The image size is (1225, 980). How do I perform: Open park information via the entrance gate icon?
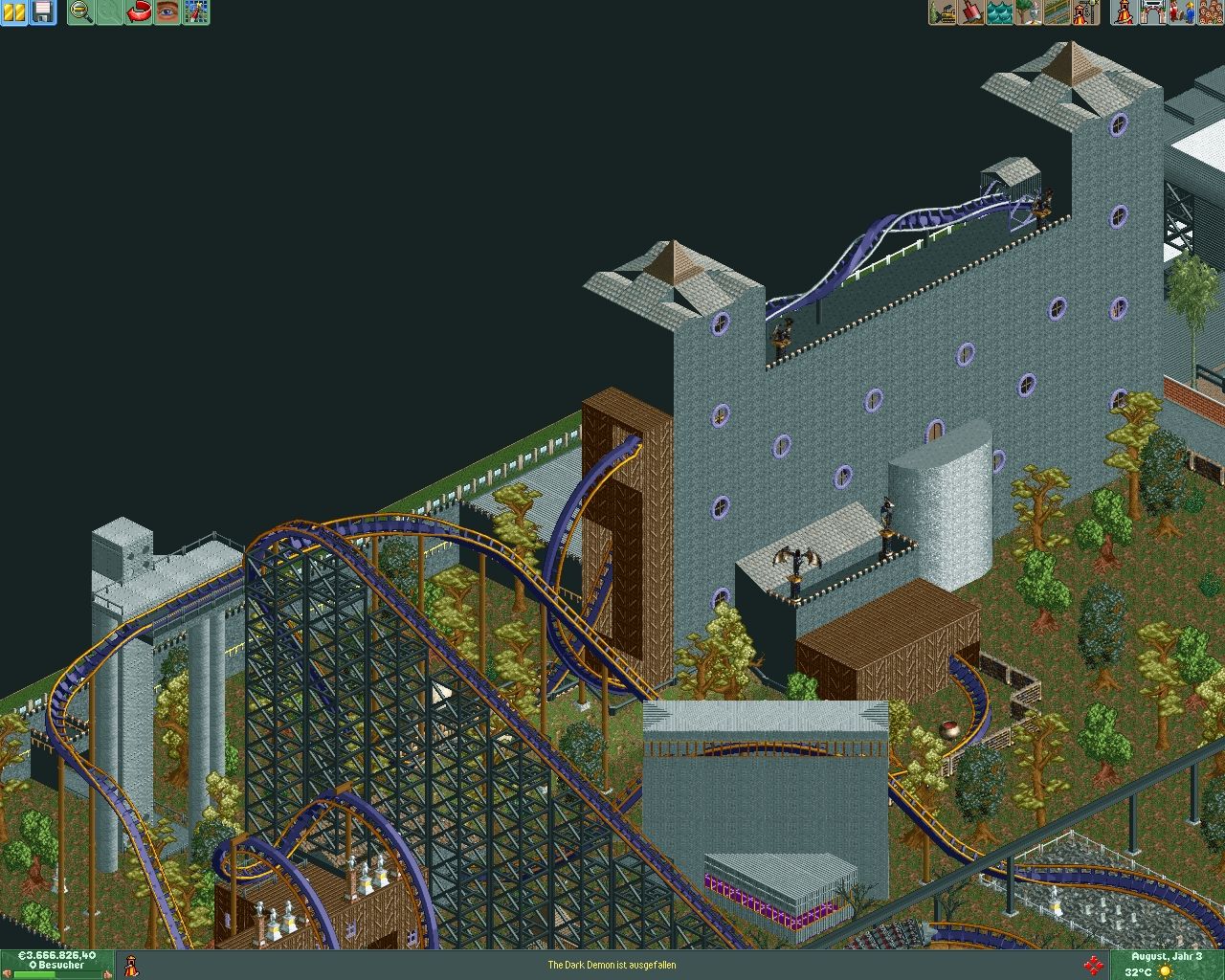pyautogui.click(x=1153, y=12)
